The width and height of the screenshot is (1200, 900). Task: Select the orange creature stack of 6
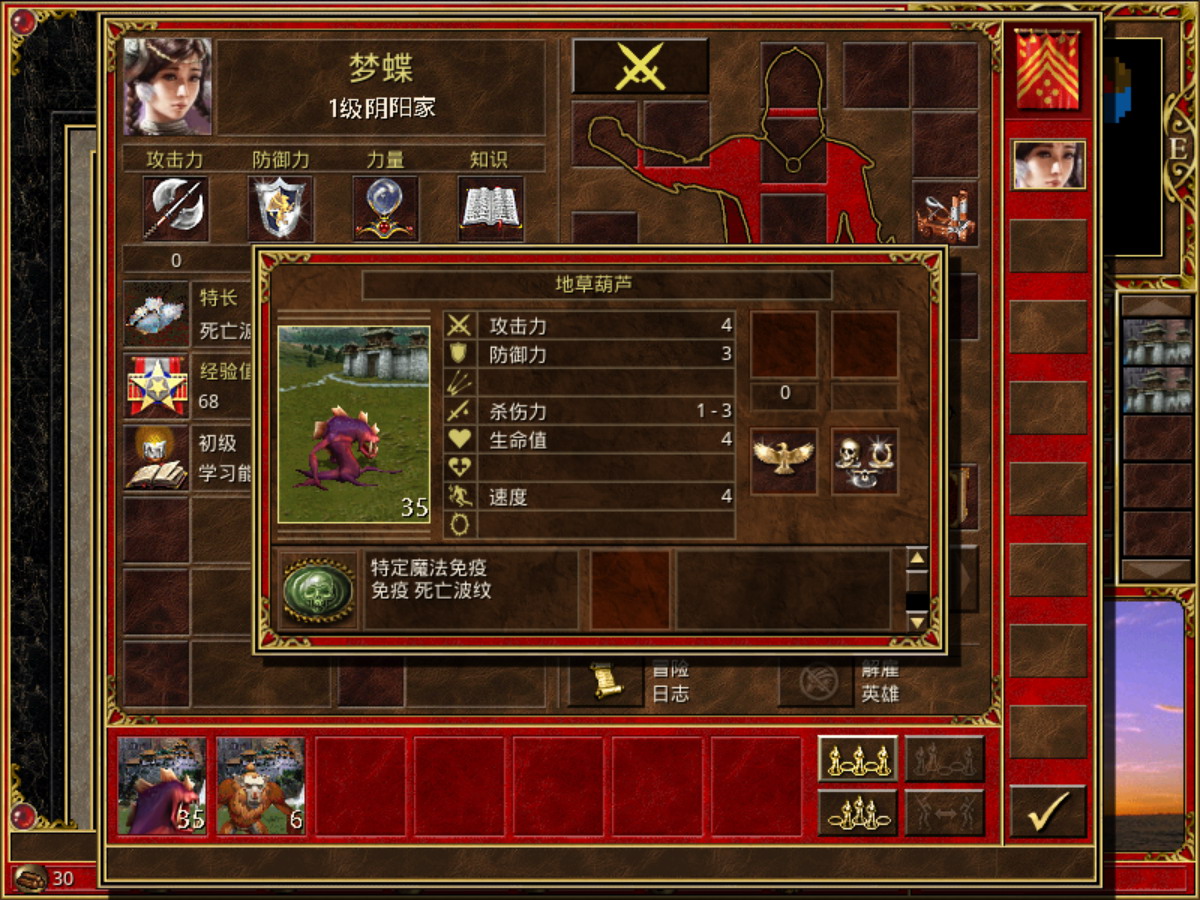pos(261,785)
